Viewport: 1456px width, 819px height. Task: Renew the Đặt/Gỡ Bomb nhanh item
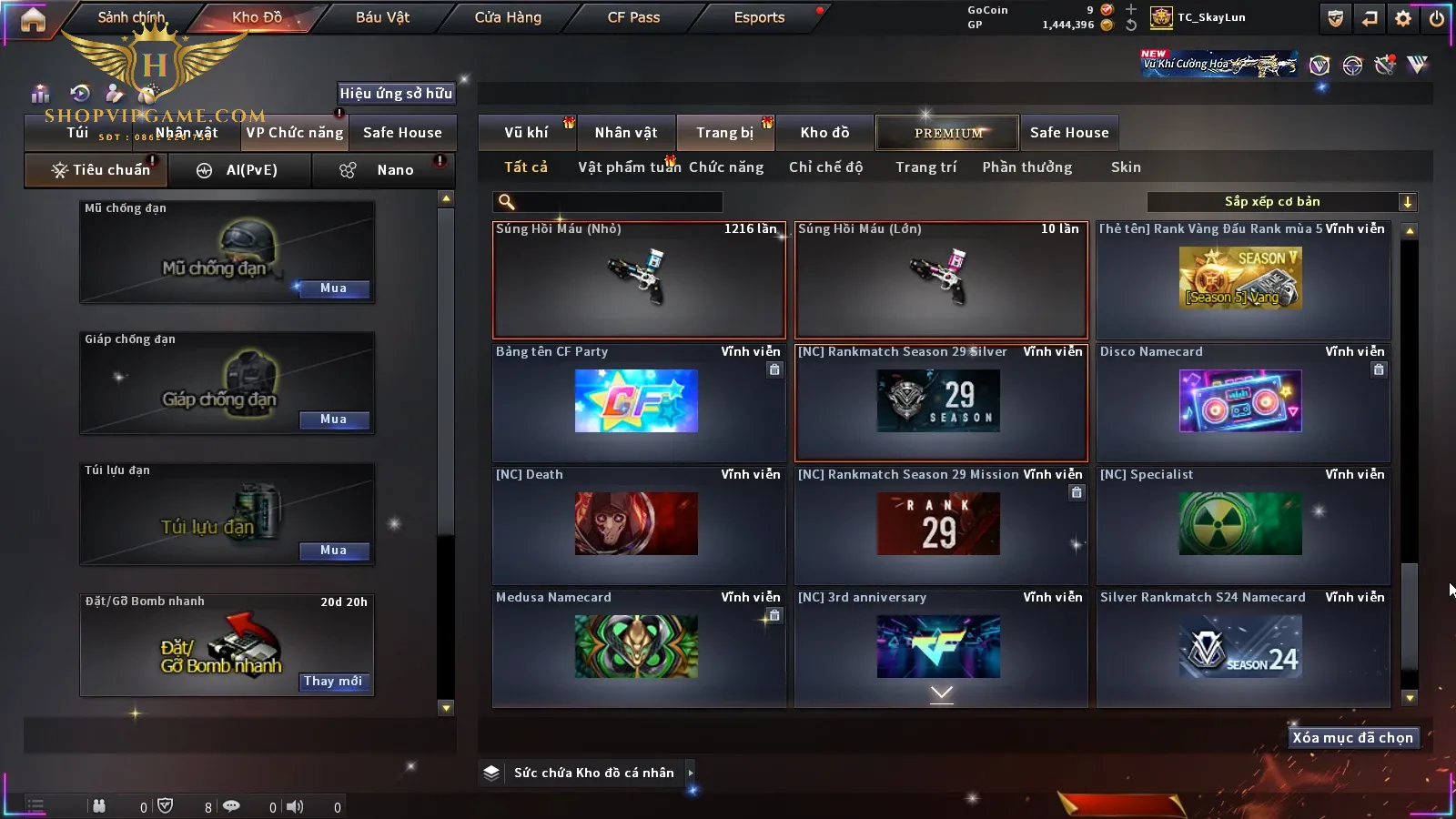point(333,682)
